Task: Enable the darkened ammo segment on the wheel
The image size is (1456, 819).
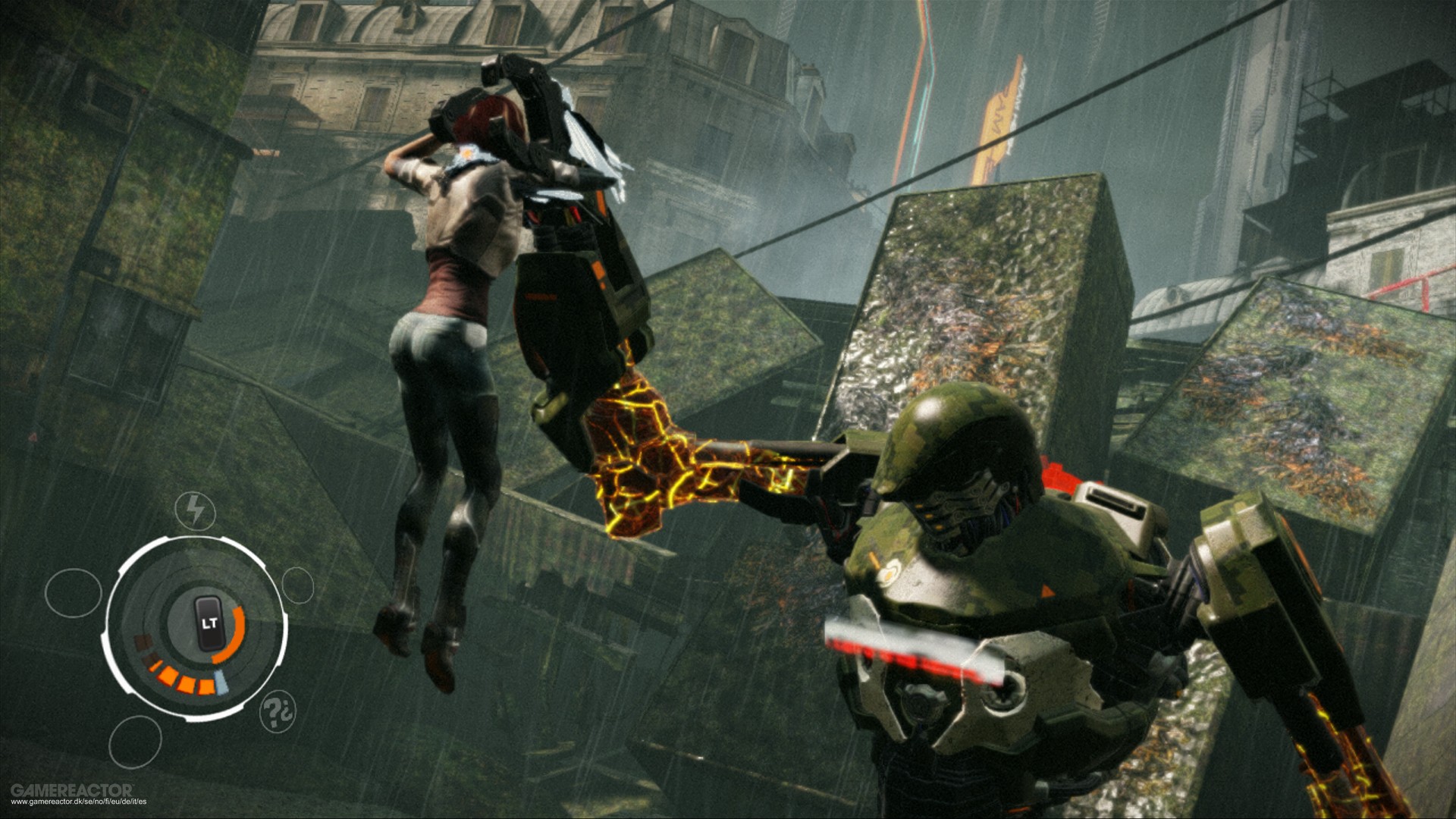Action: 143,644
